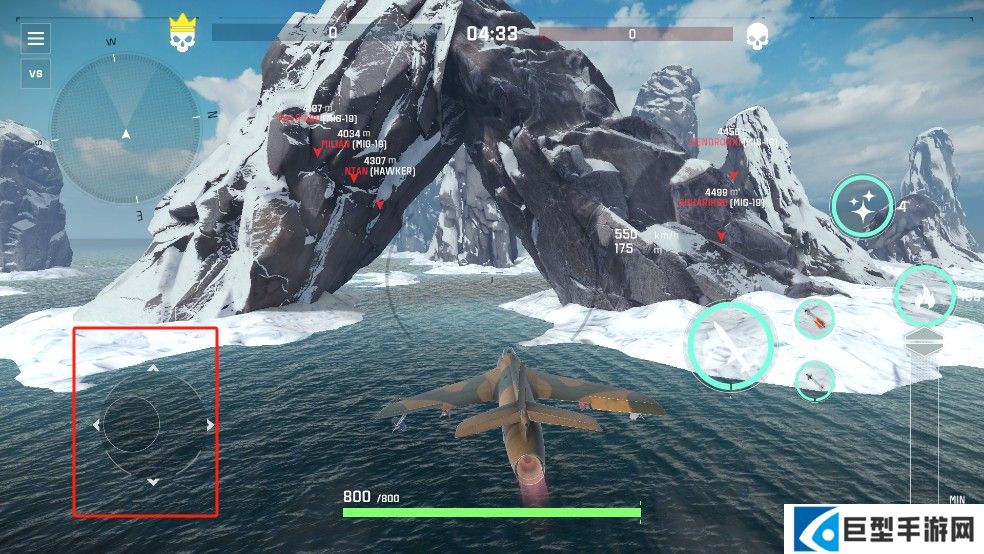
Task: Select the grey missile weapon icon
Action: [x=815, y=381]
